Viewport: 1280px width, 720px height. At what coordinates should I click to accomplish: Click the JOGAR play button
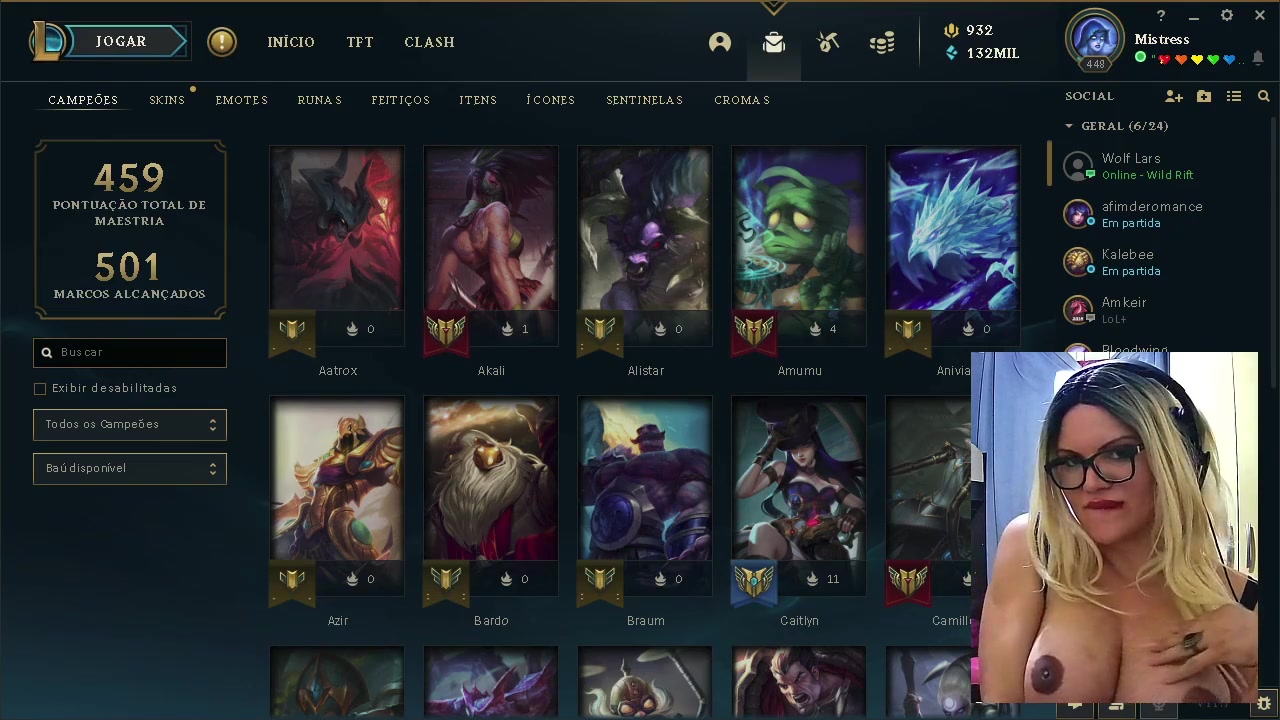coord(121,42)
